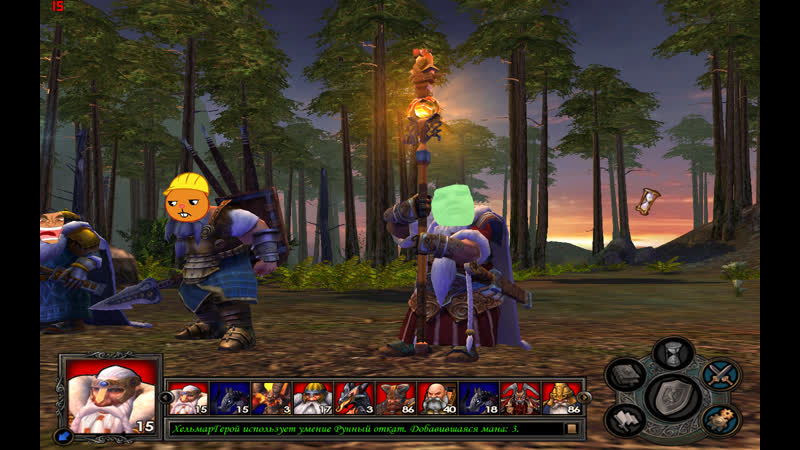Click the blue arrow on the hero portrait
800x450 pixels.
click(65, 436)
